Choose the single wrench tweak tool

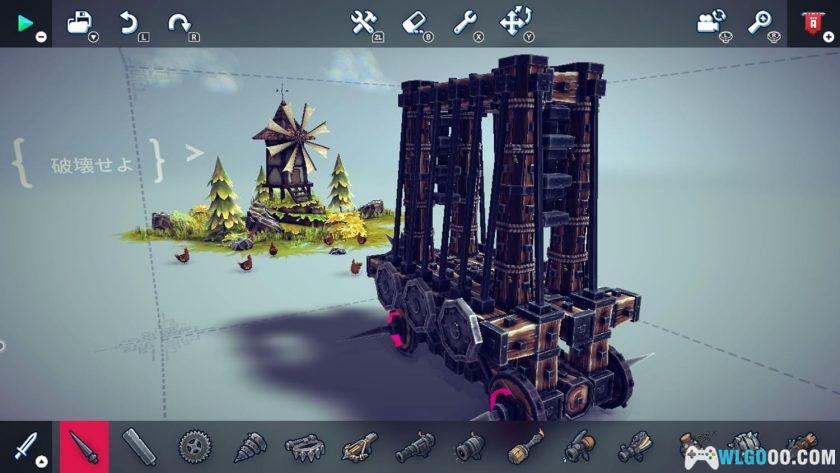click(x=465, y=22)
